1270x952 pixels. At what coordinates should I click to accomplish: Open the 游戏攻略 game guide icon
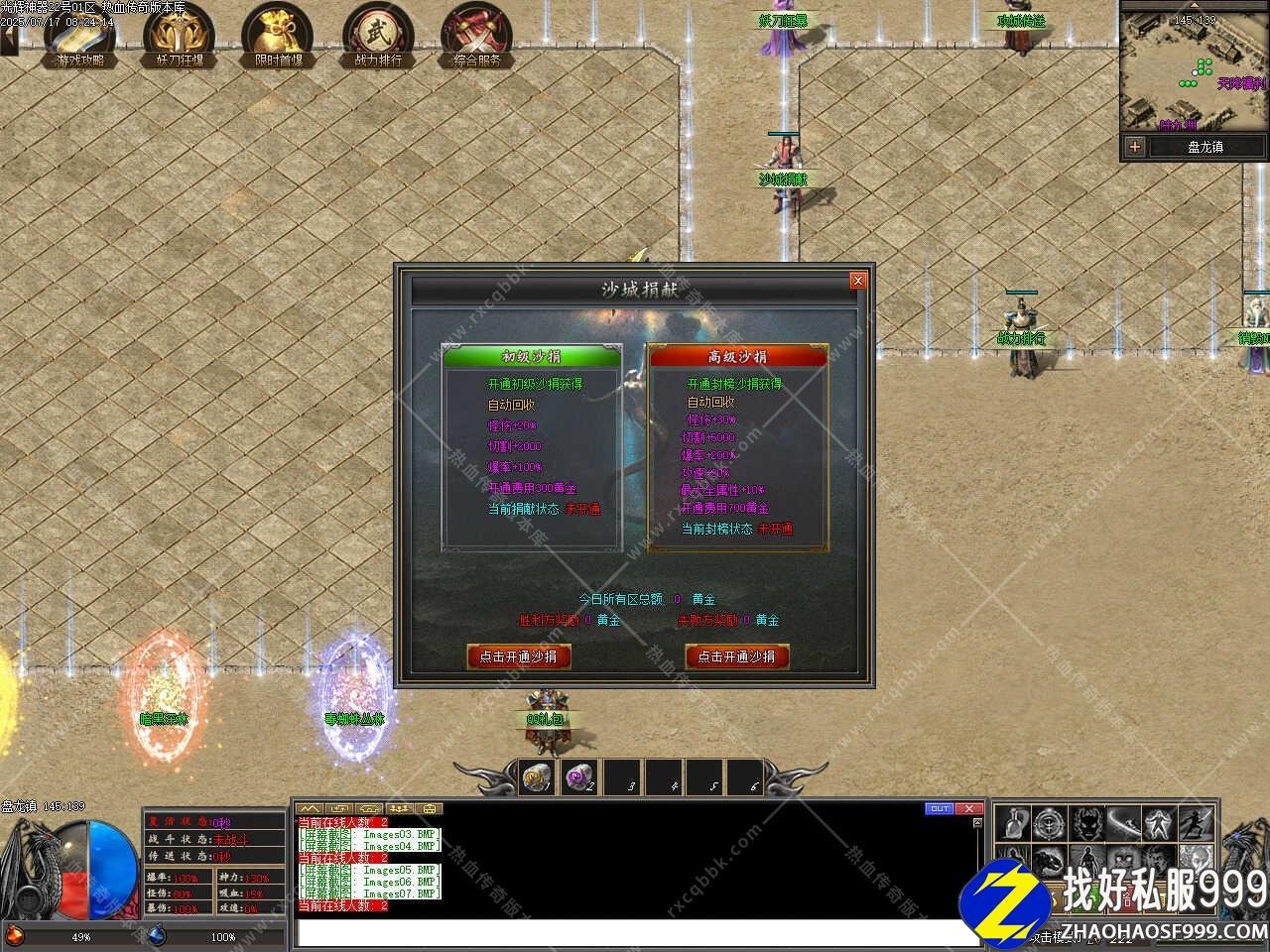coord(79,36)
